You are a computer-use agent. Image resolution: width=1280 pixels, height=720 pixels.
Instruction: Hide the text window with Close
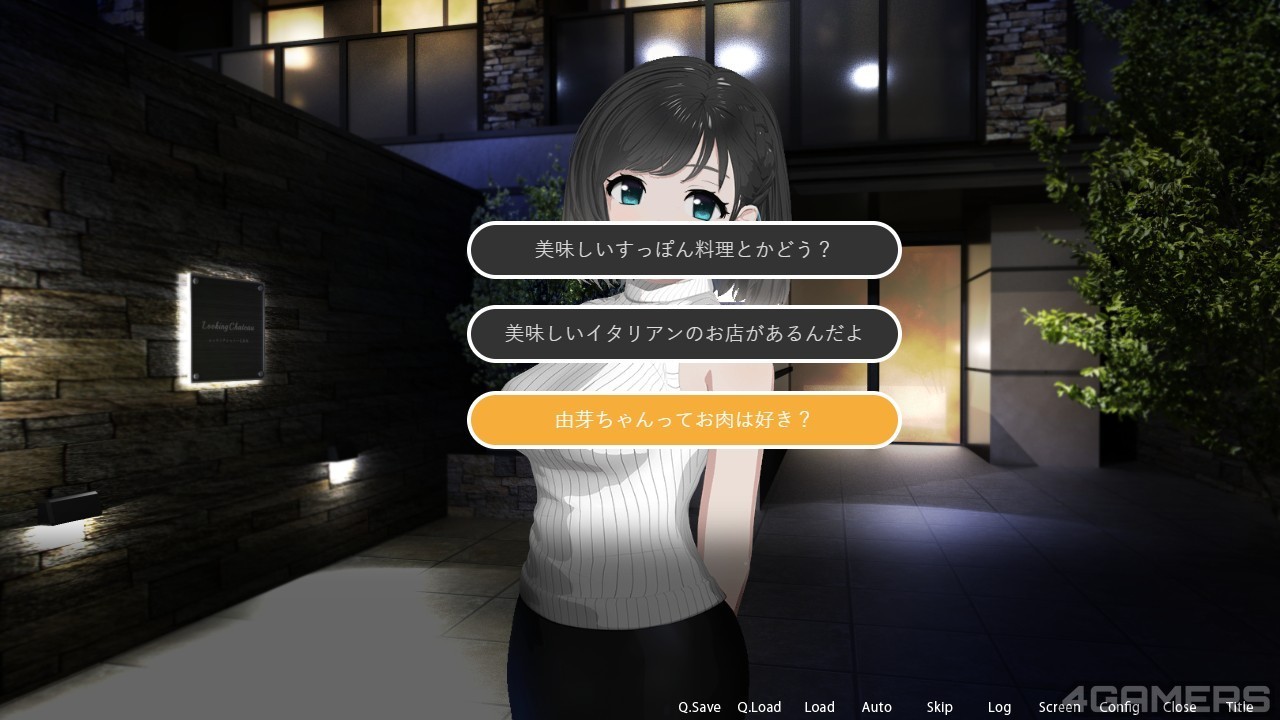click(1180, 707)
